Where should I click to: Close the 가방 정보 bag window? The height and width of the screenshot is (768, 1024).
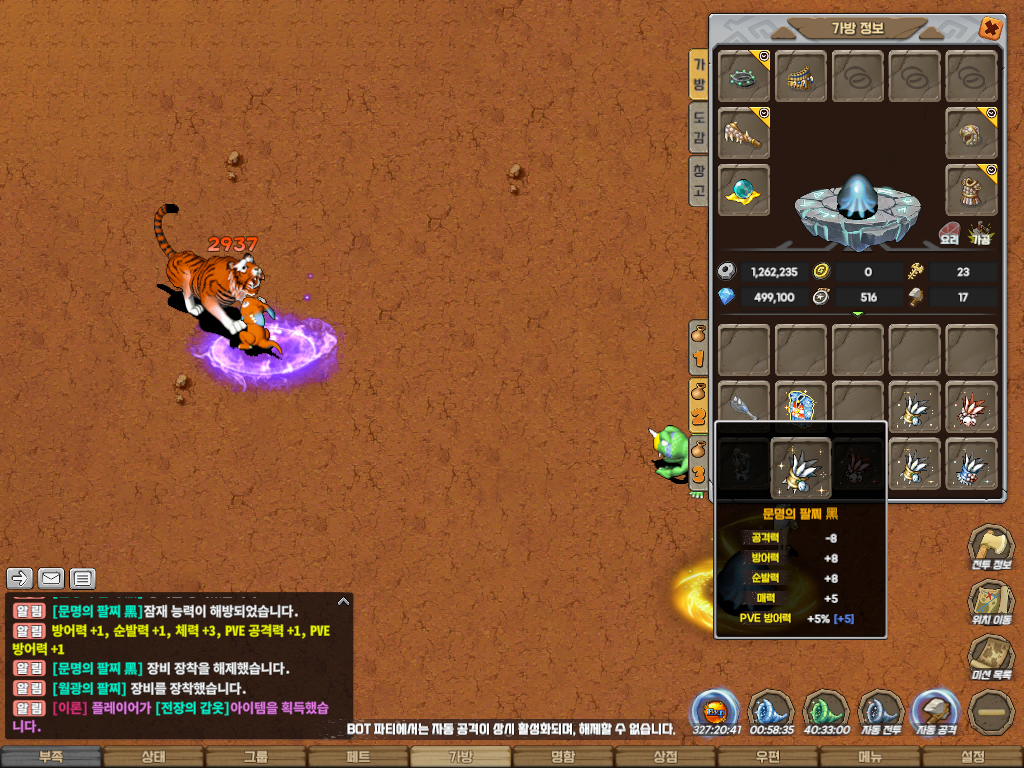990,28
